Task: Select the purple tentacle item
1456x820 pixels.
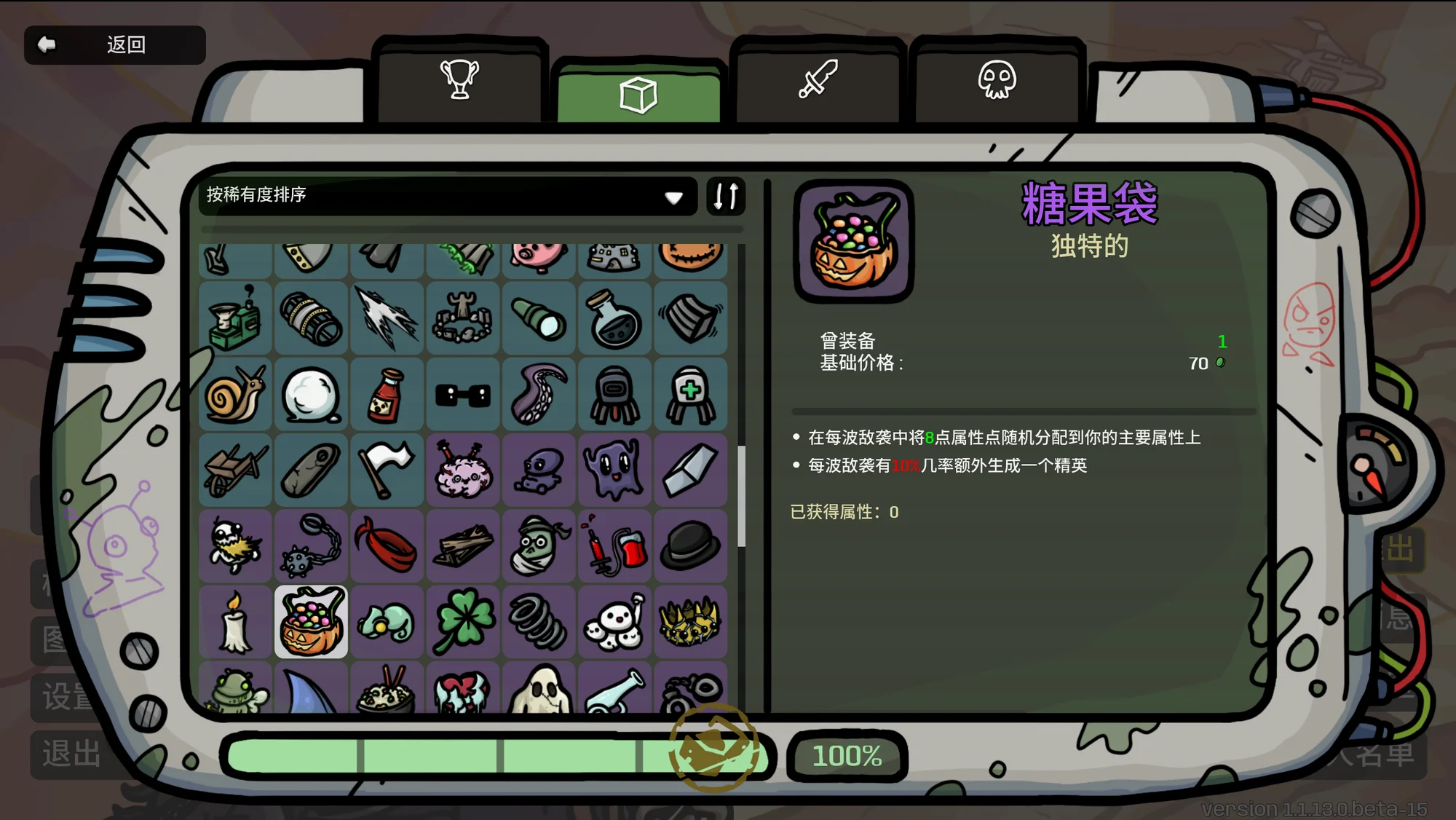Action: [x=539, y=395]
